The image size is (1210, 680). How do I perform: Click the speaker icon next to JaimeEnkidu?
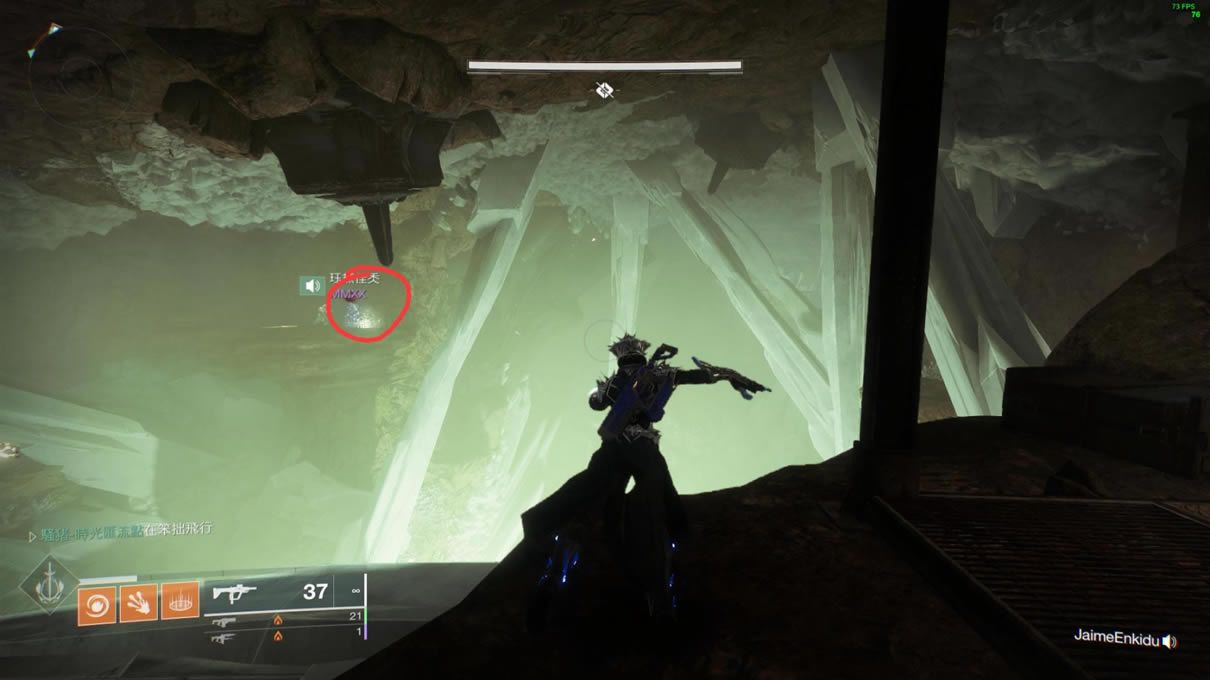tap(1169, 641)
